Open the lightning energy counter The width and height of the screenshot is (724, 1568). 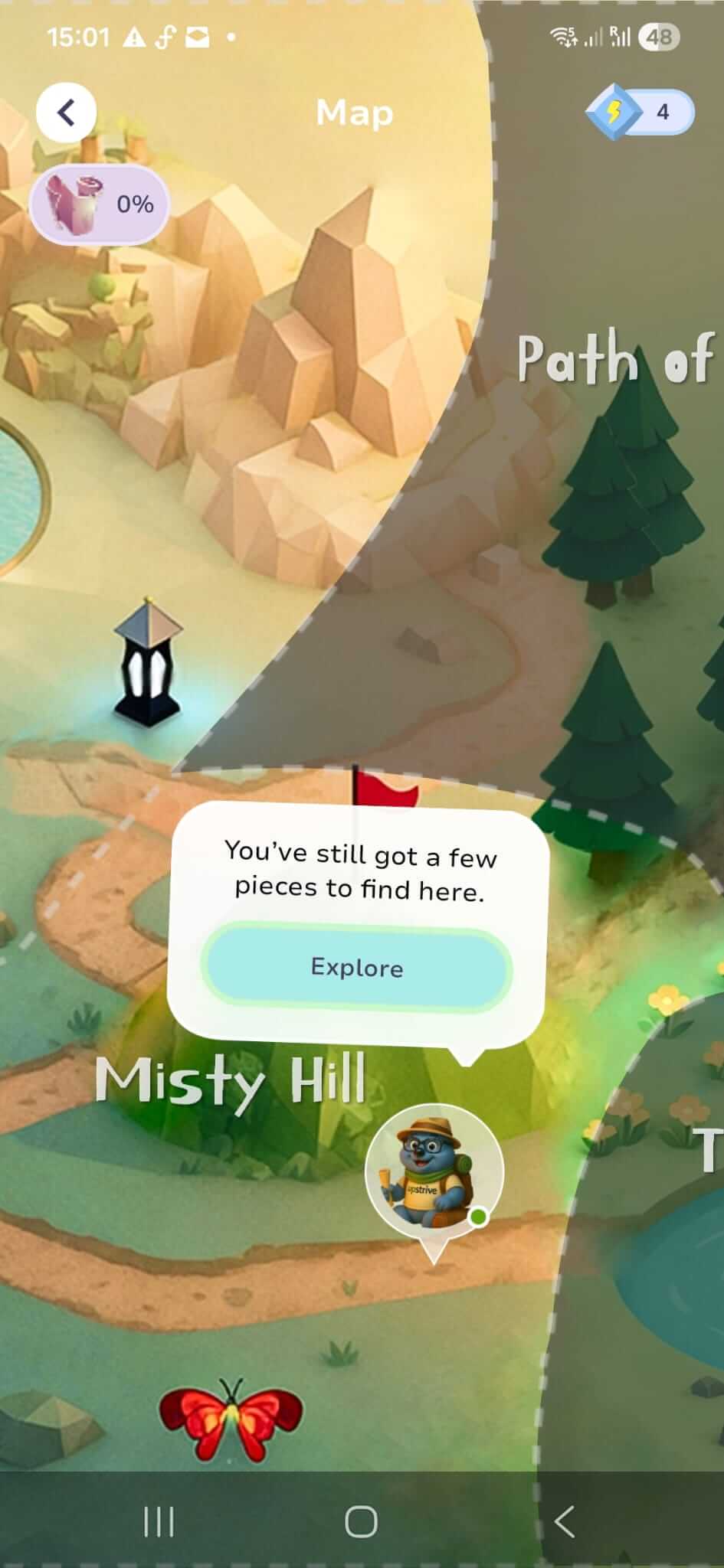[x=640, y=113]
